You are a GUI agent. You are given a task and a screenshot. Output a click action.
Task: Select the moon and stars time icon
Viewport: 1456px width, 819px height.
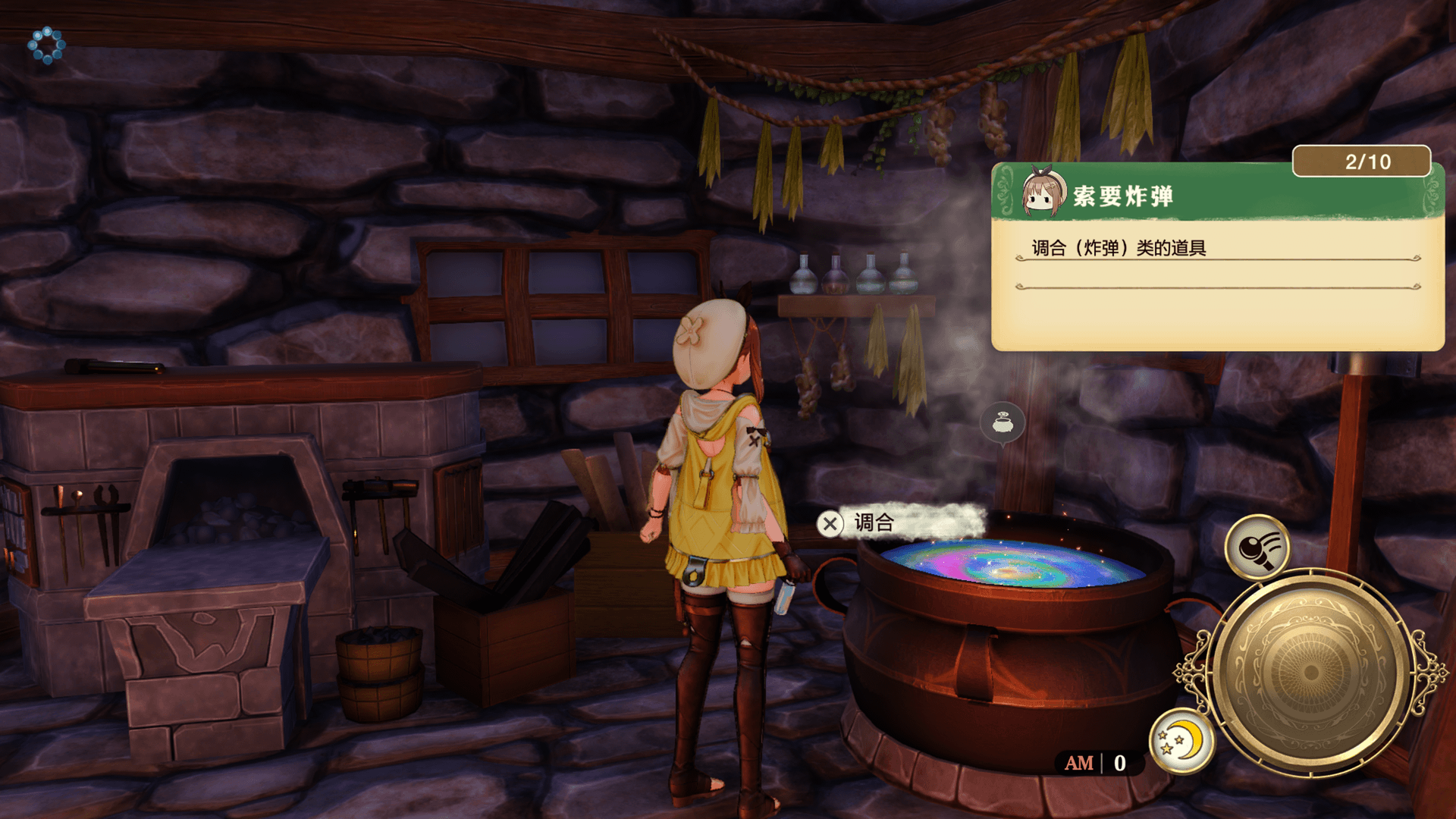click(1181, 741)
